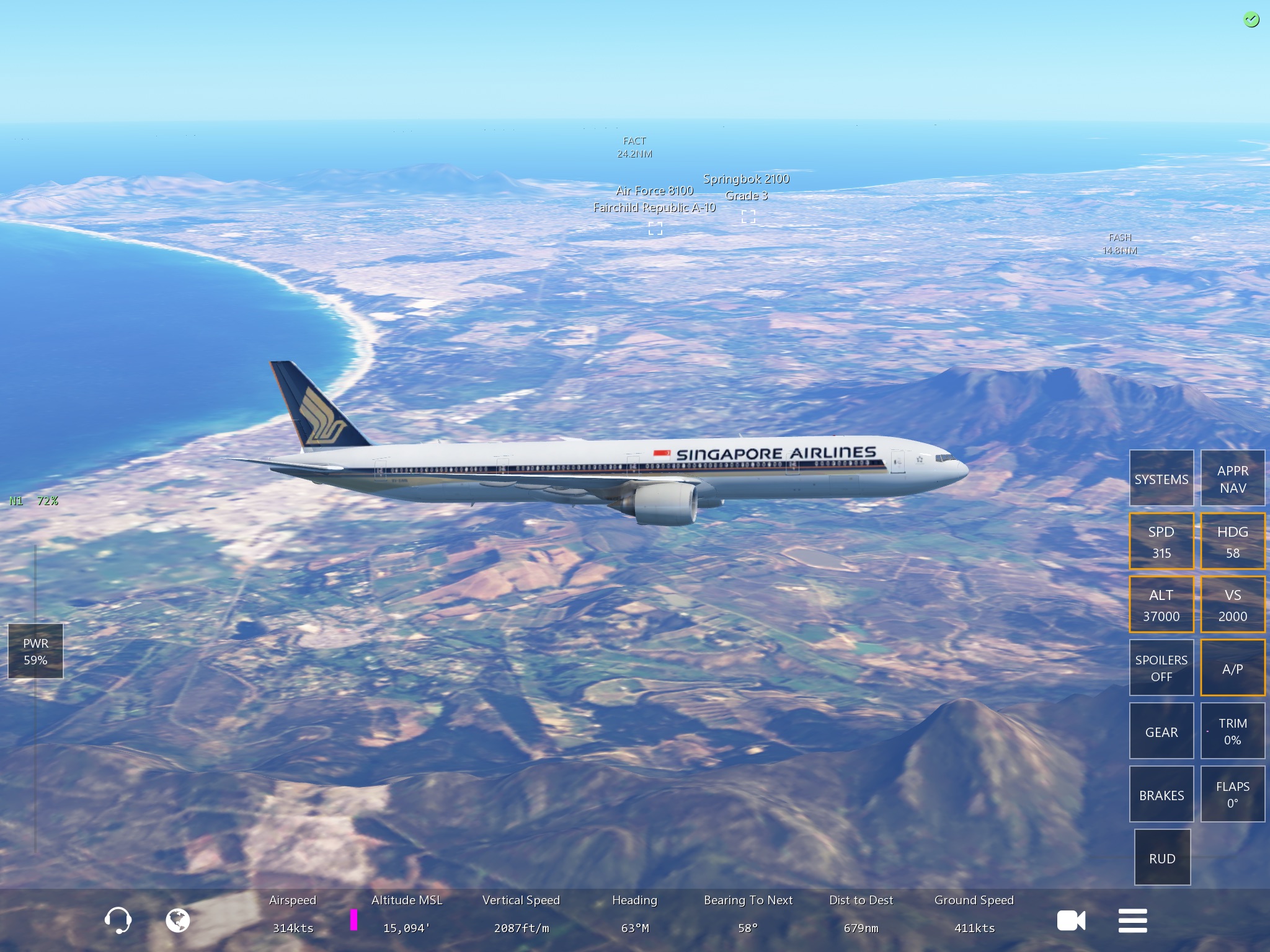Tap the green checkmark status icon
Image resolution: width=1270 pixels, height=952 pixels.
(1251, 20)
